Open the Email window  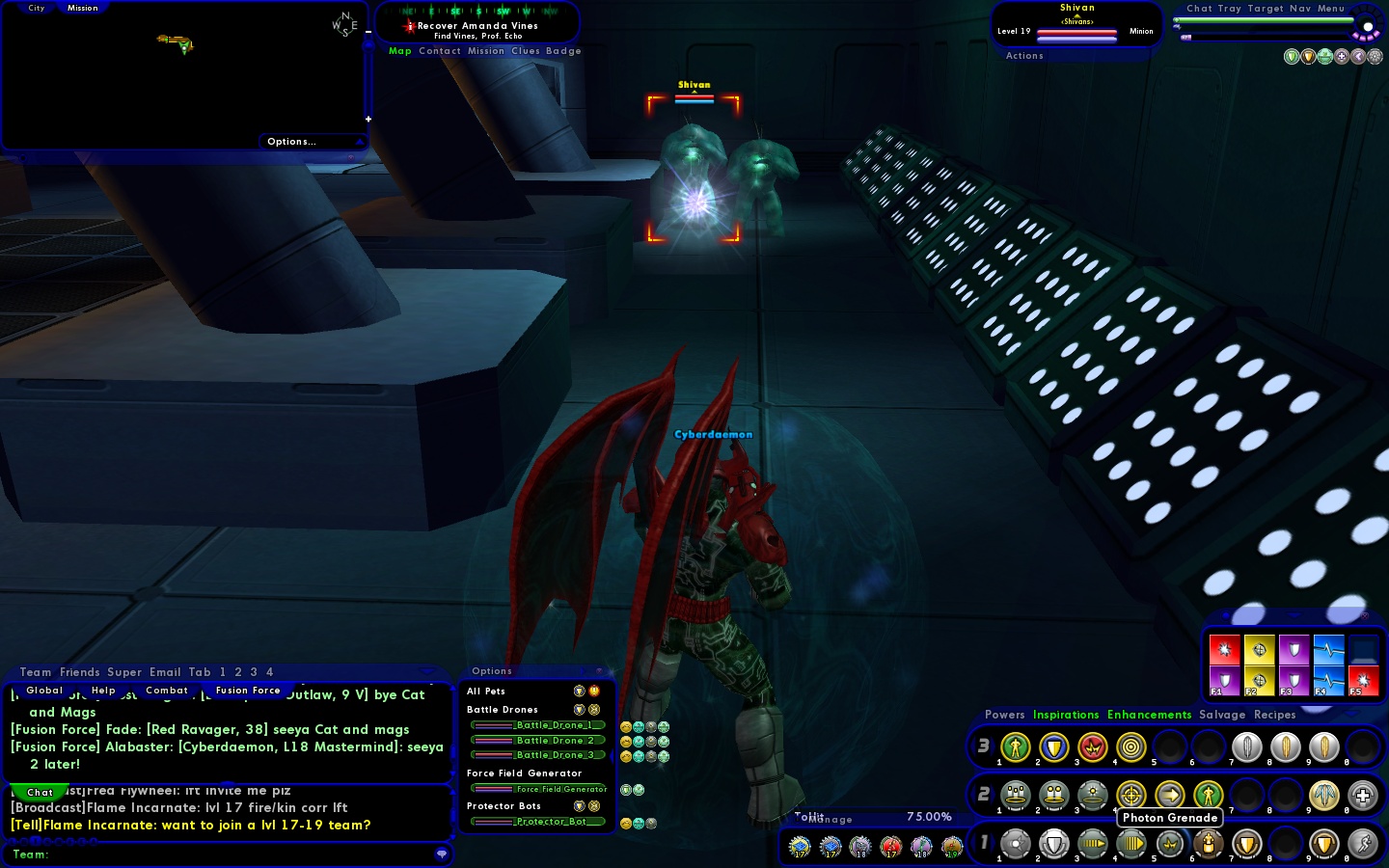pyautogui.click(x=165, y=672)
